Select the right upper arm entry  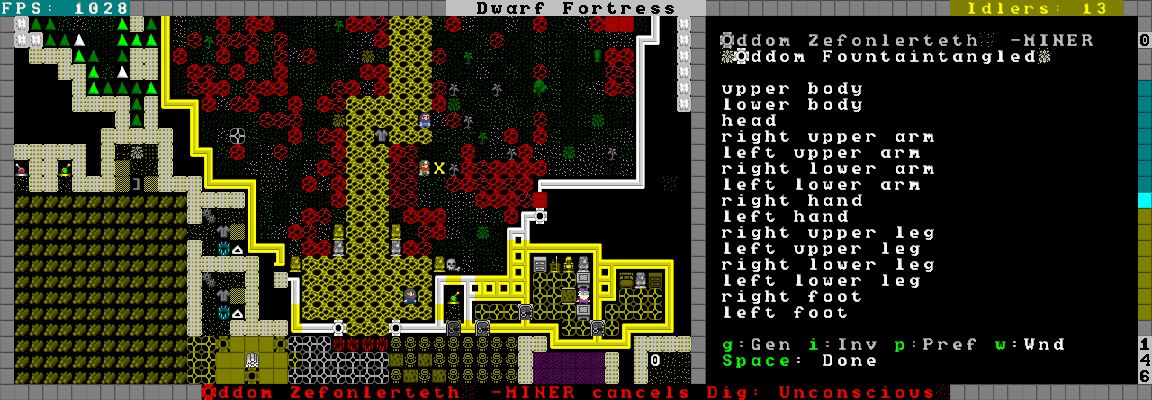coord(827,137)
